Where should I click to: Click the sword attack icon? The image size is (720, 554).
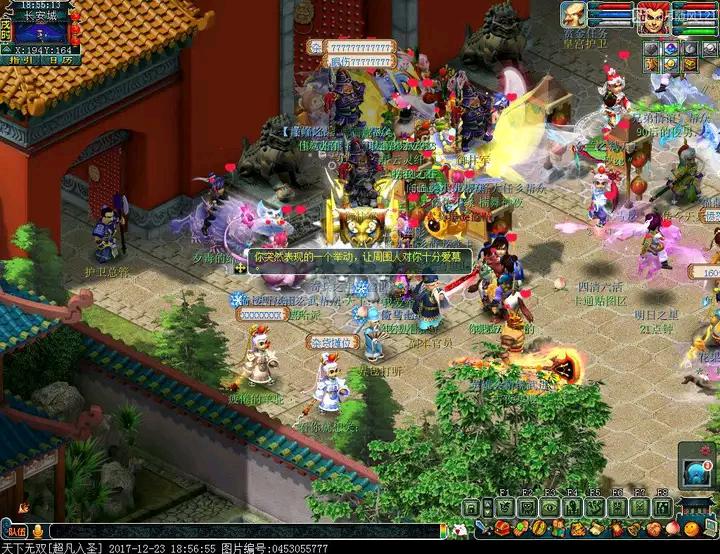482,528
